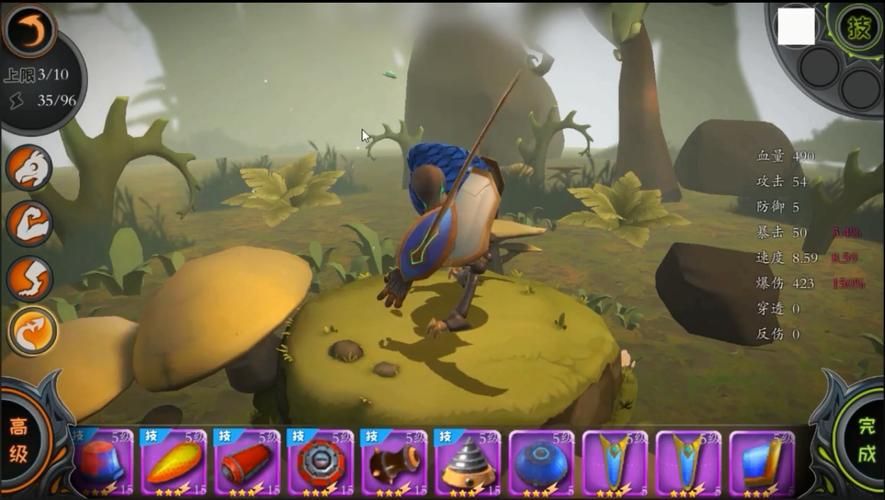885x500 pixels.
Task: Confirm with the 完成 finish button
Action: 864,440
